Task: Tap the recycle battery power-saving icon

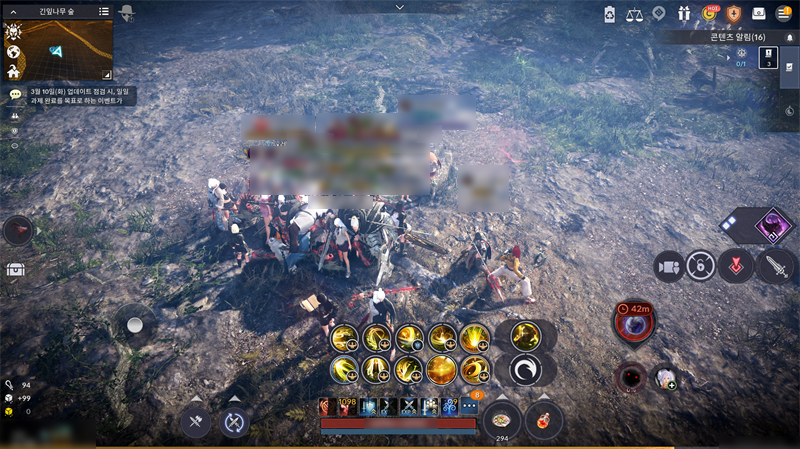Action: point(610,13)
